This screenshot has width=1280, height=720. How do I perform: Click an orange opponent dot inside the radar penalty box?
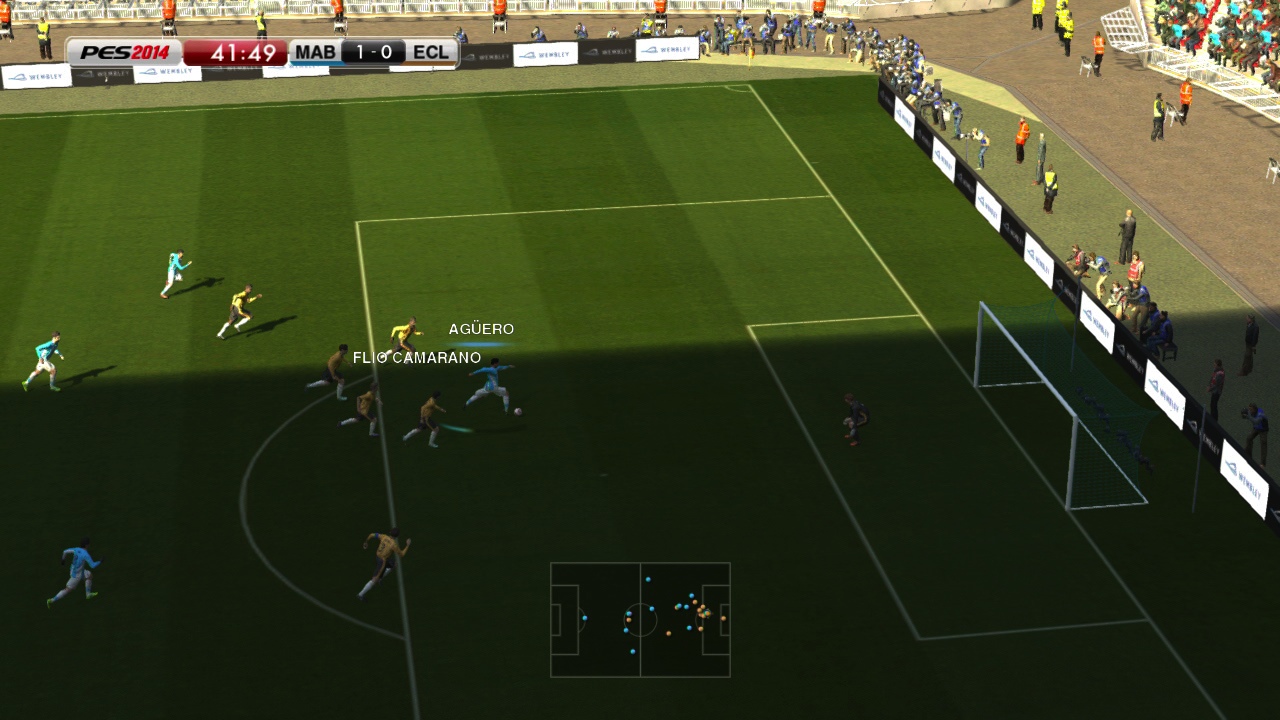(723, 618)
